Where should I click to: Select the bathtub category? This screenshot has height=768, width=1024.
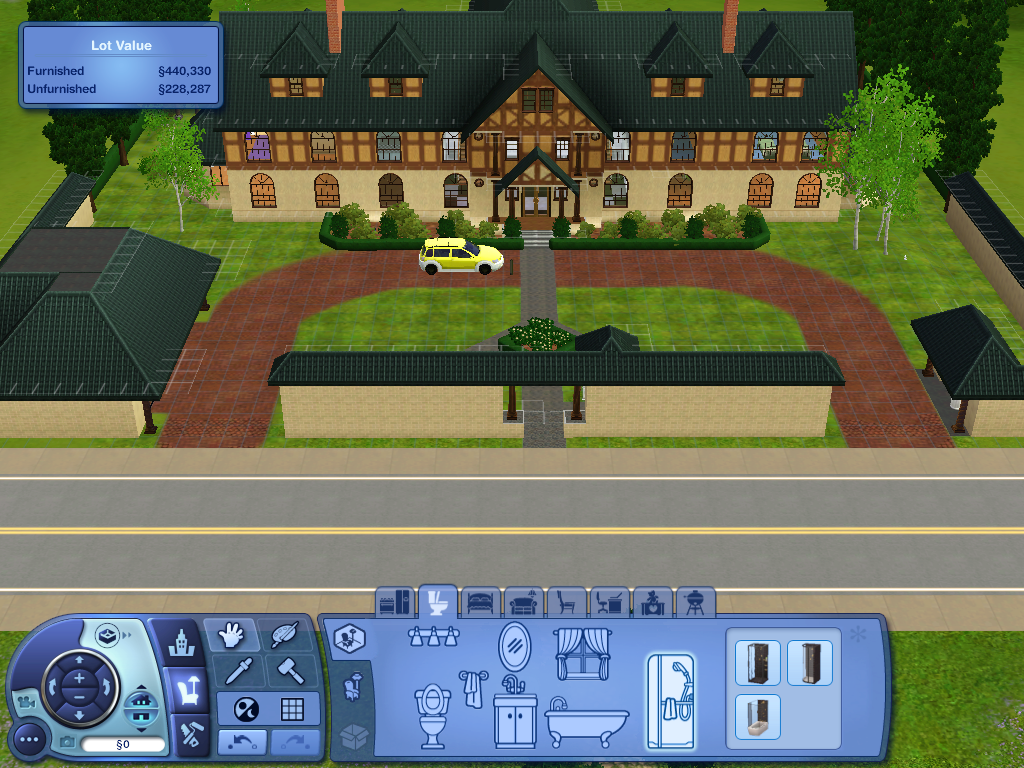[587, 721]
